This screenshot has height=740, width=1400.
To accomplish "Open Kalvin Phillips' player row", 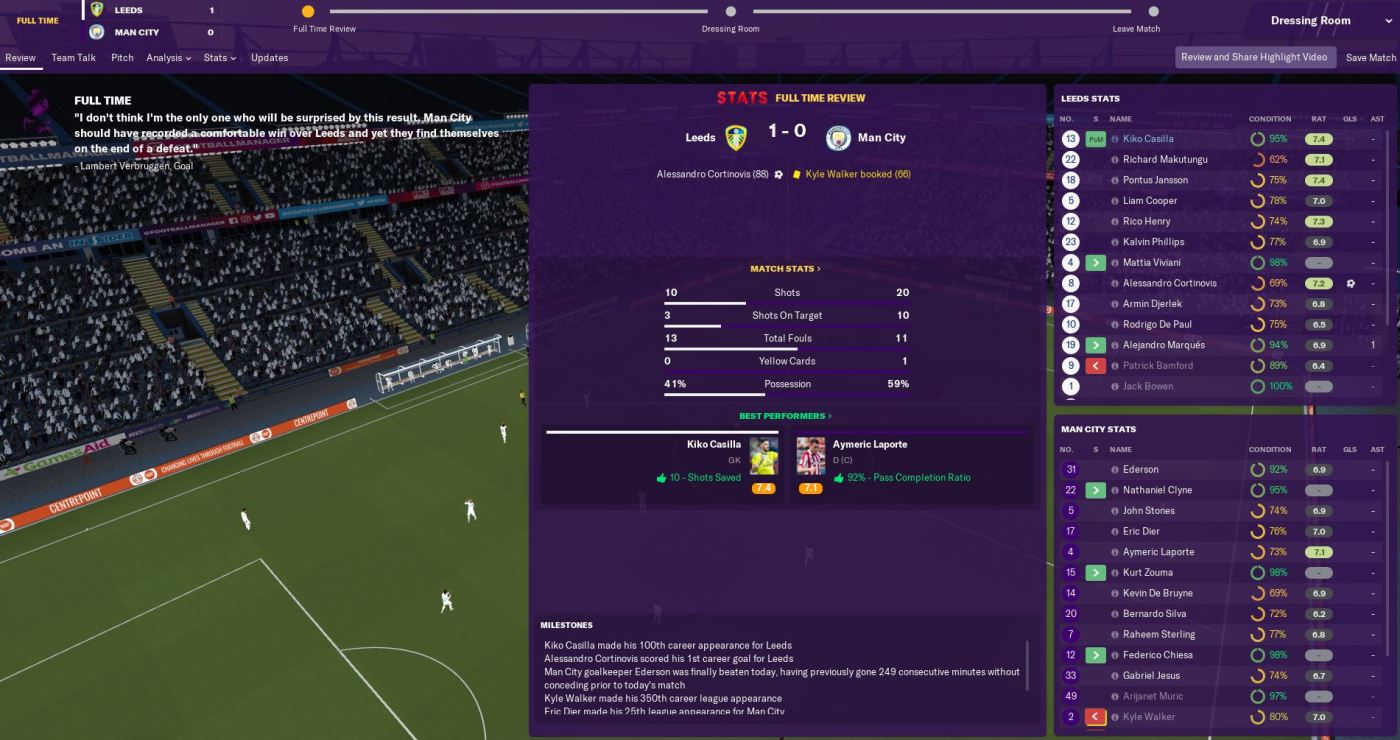I will [1152, 242].
